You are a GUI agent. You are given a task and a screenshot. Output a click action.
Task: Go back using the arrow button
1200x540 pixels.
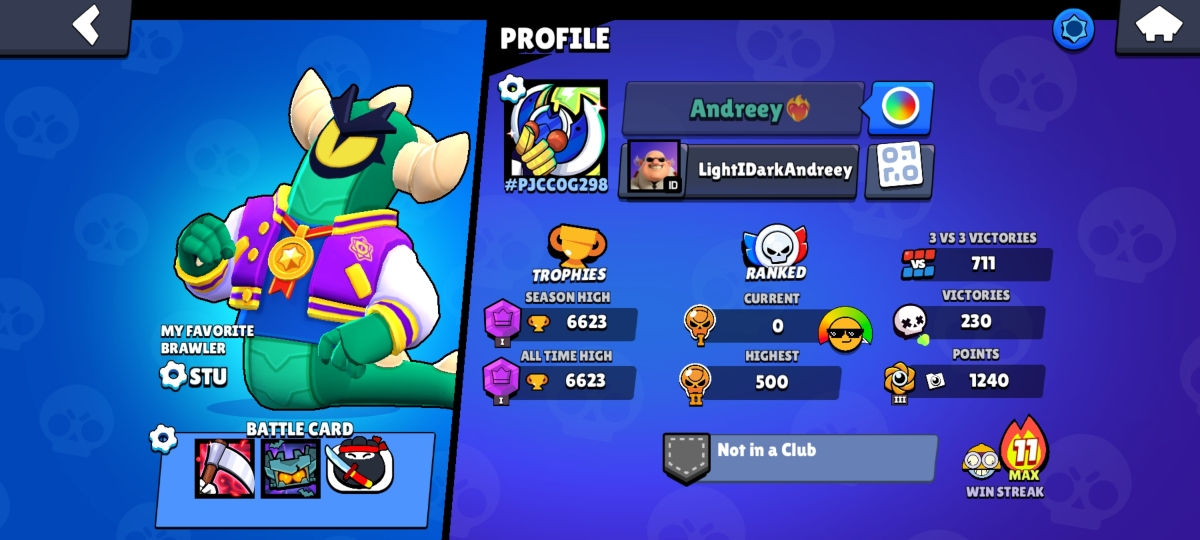[87, 24]
